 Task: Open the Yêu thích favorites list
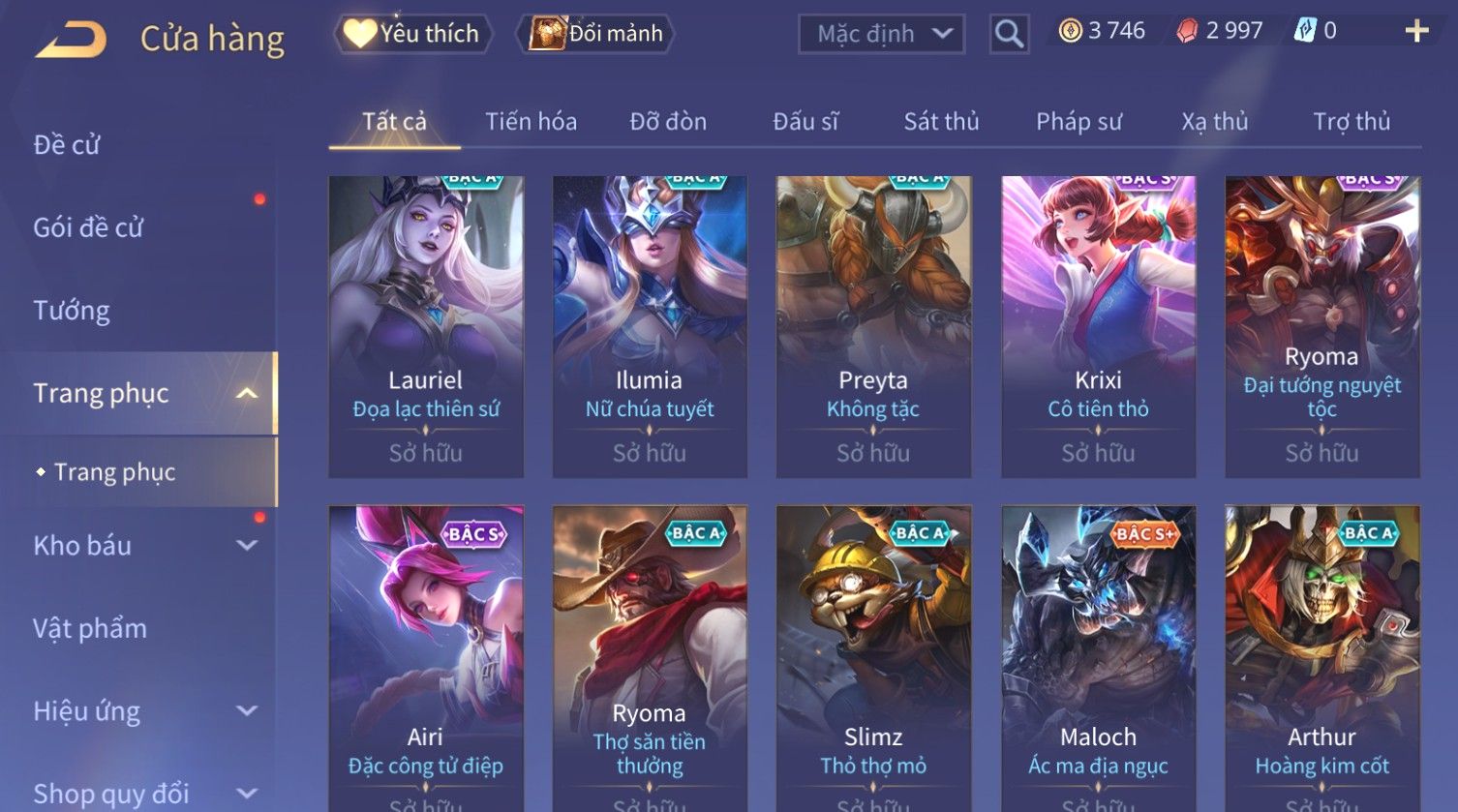click(x=413, y=34)
